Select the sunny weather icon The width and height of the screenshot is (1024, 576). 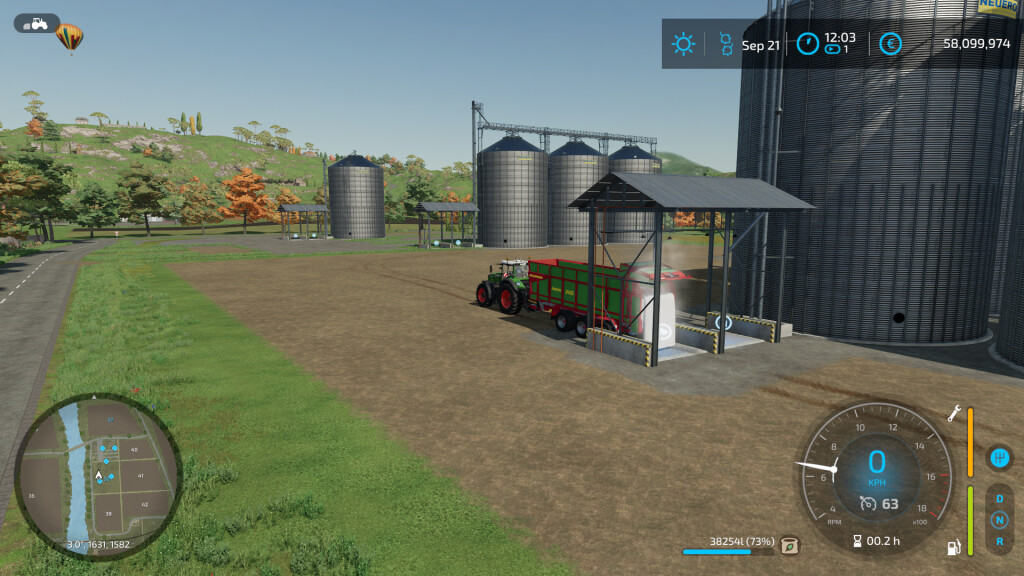684,44
